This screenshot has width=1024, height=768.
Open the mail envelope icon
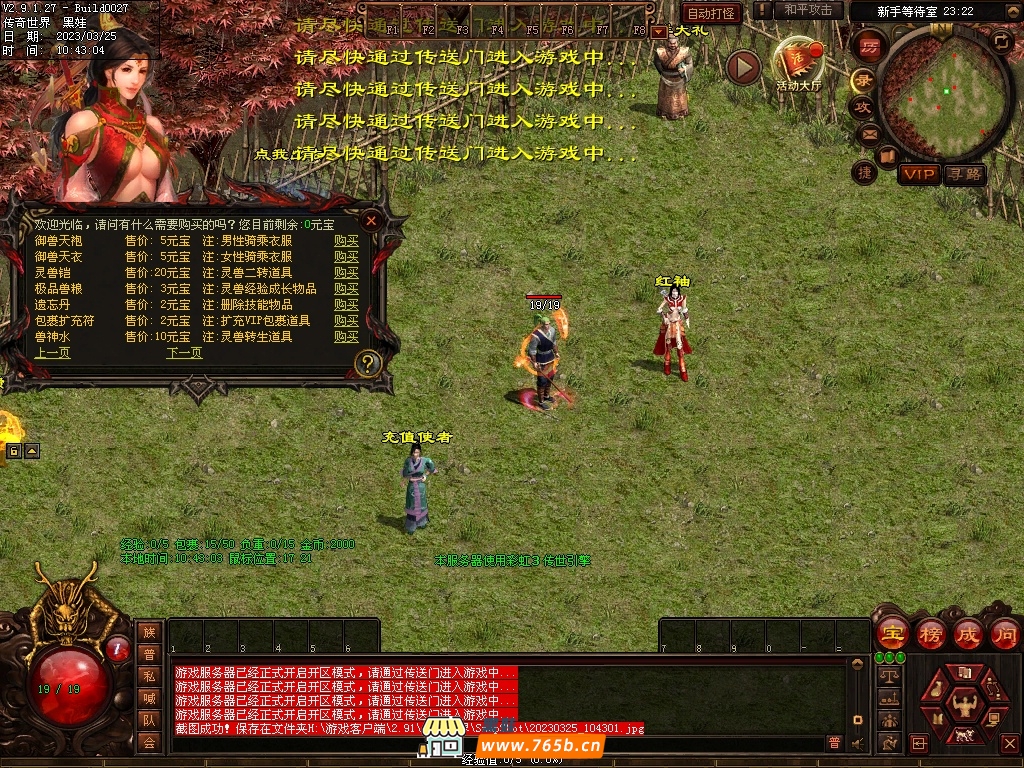point(868,133)
